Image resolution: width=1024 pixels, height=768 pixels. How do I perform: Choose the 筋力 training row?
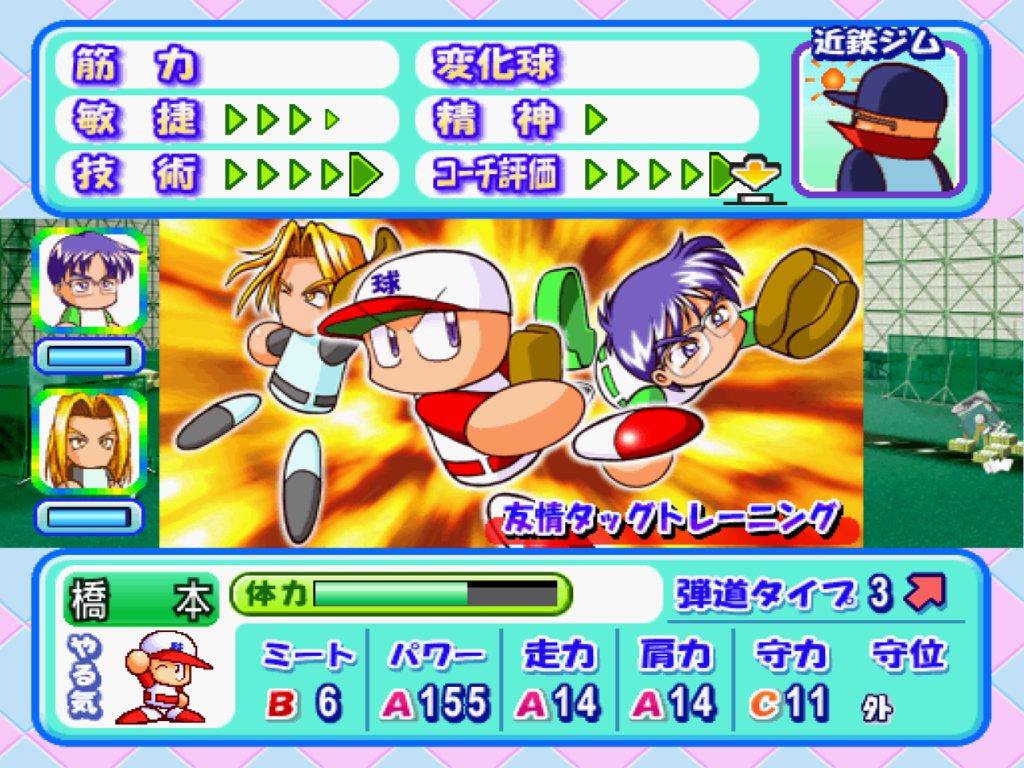[228, 65]
